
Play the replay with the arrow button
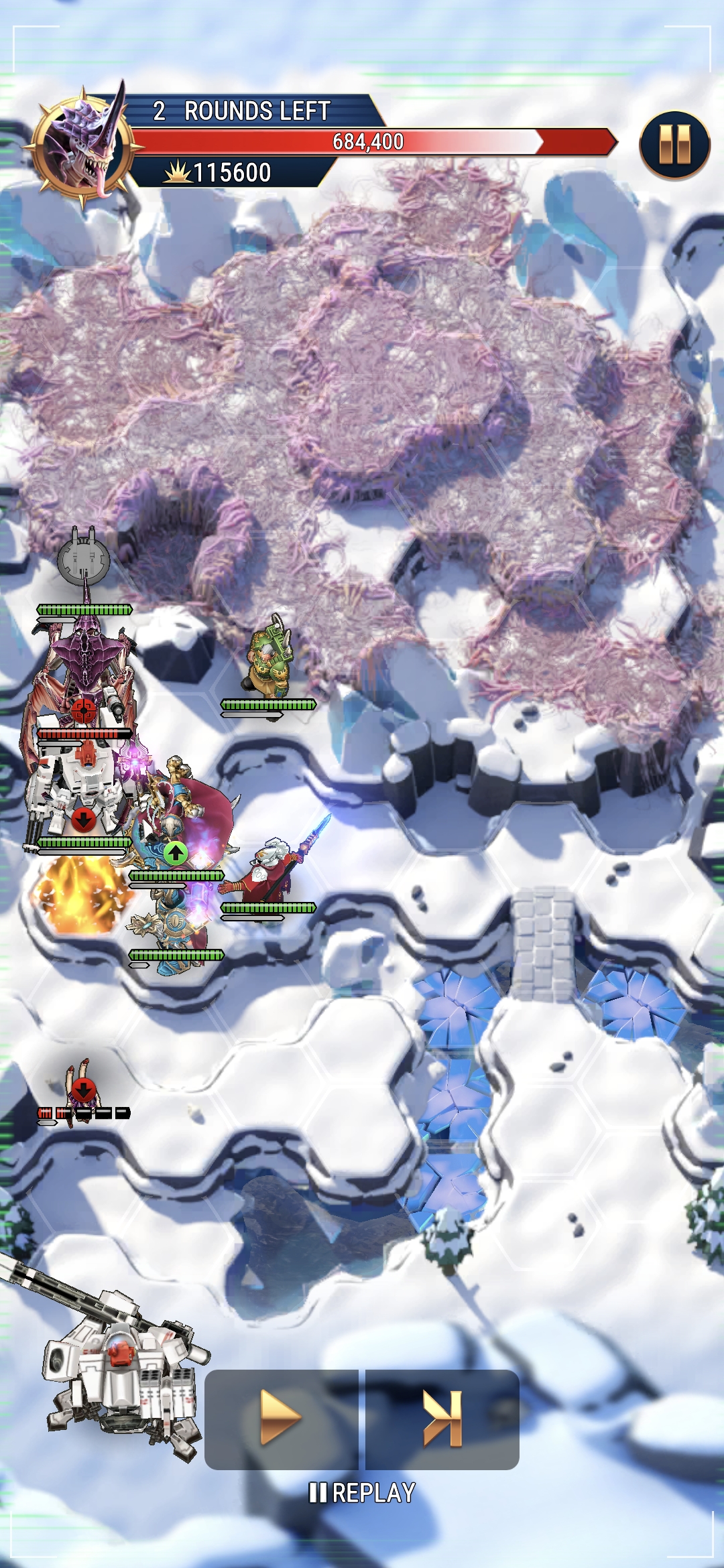pyautogui.click(x=281, y=1417)
